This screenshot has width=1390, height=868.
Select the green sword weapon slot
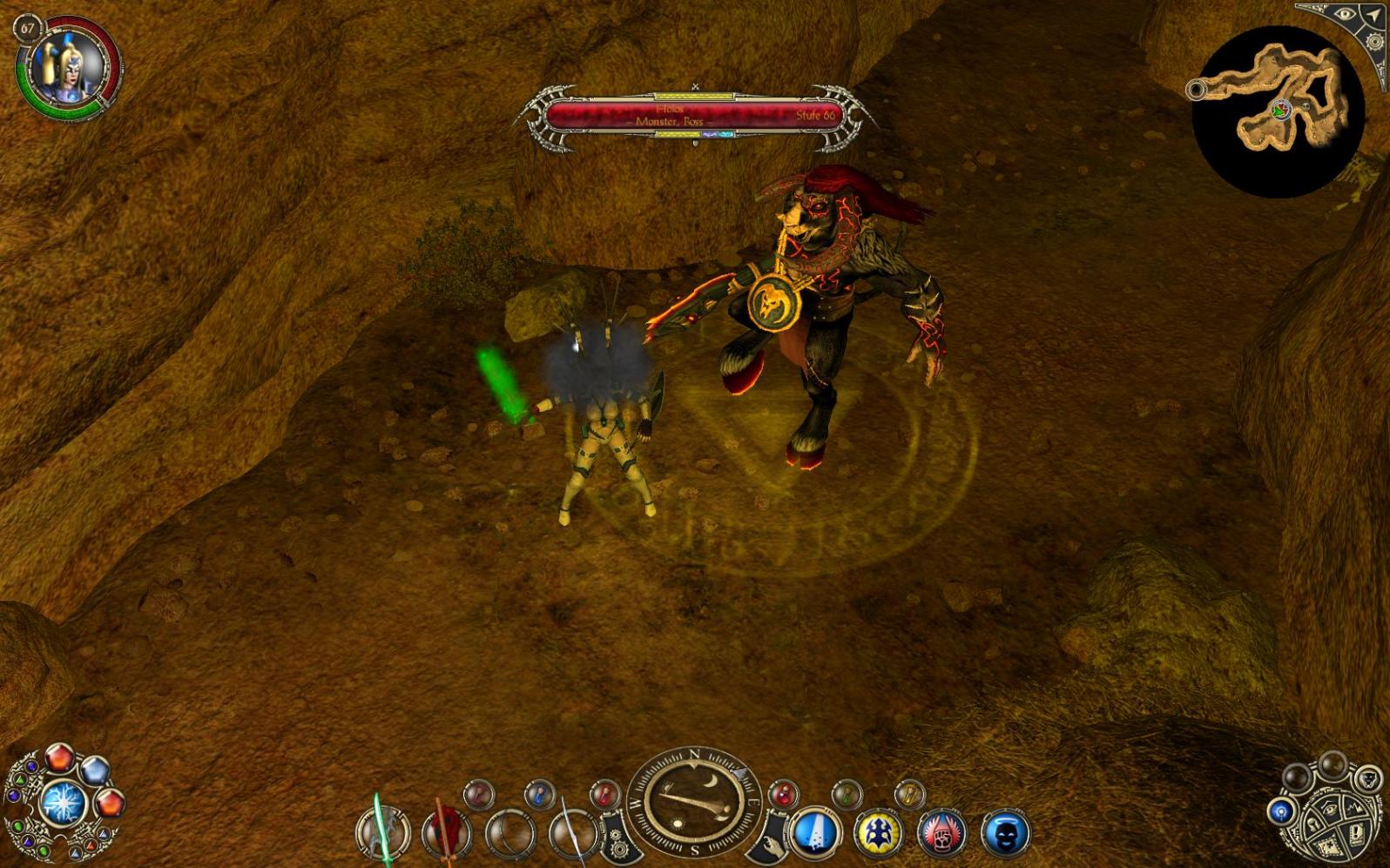382,831
